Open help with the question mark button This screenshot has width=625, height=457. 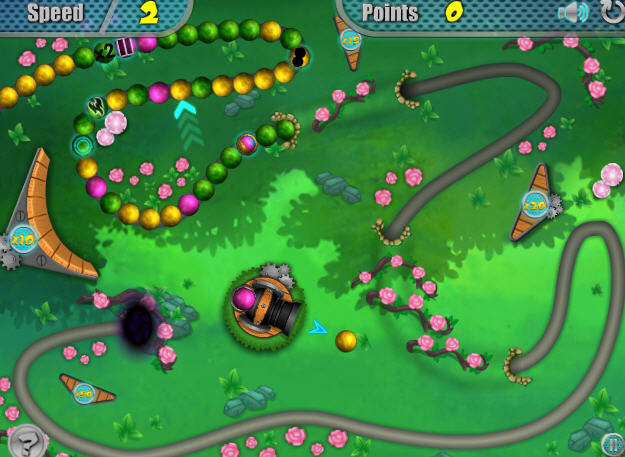click(26, 440)
